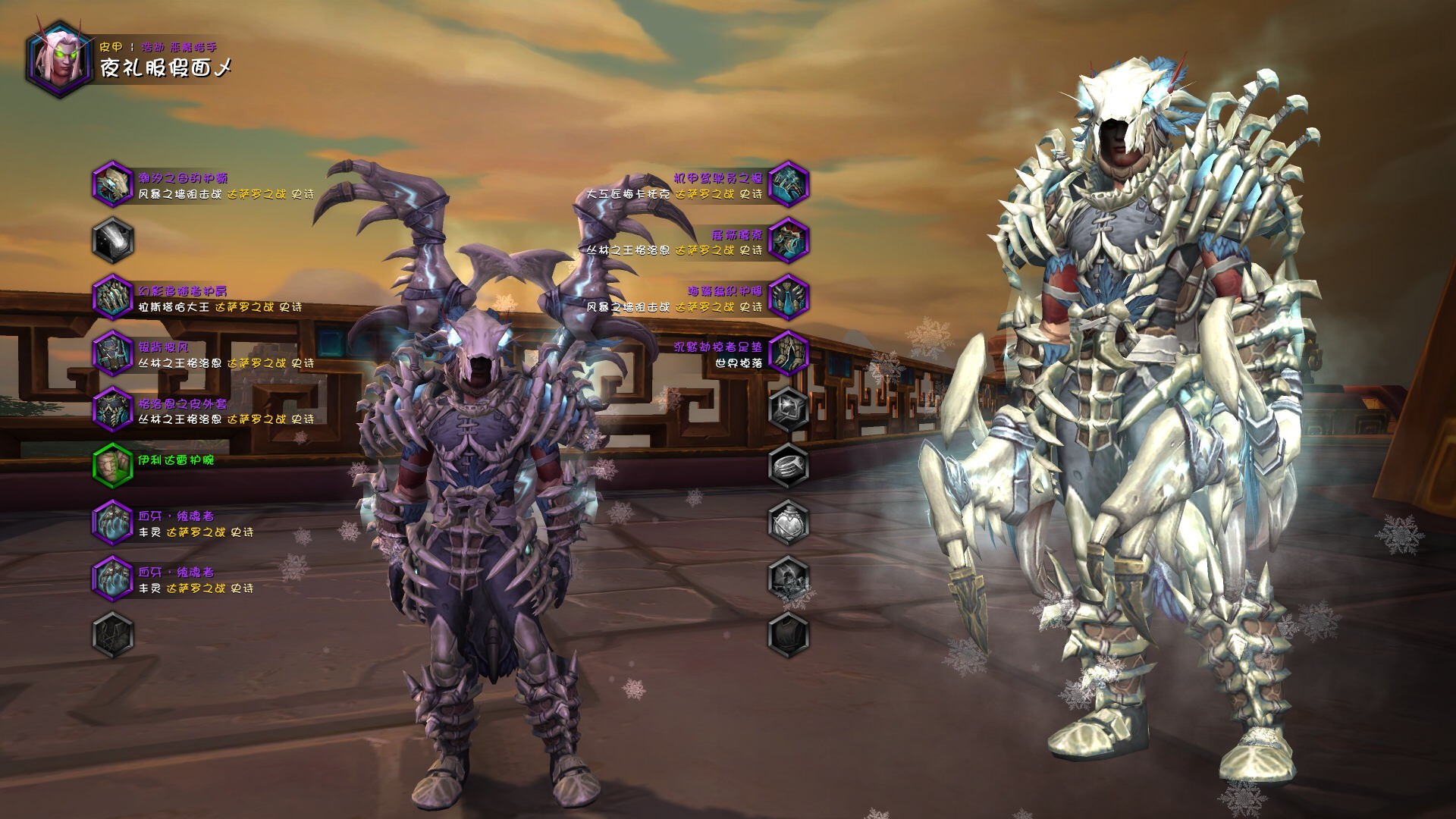The image size is (1456, 819).
Task: Open the 海藻编织护腿 leg armor slot
Action: [788, 297]
